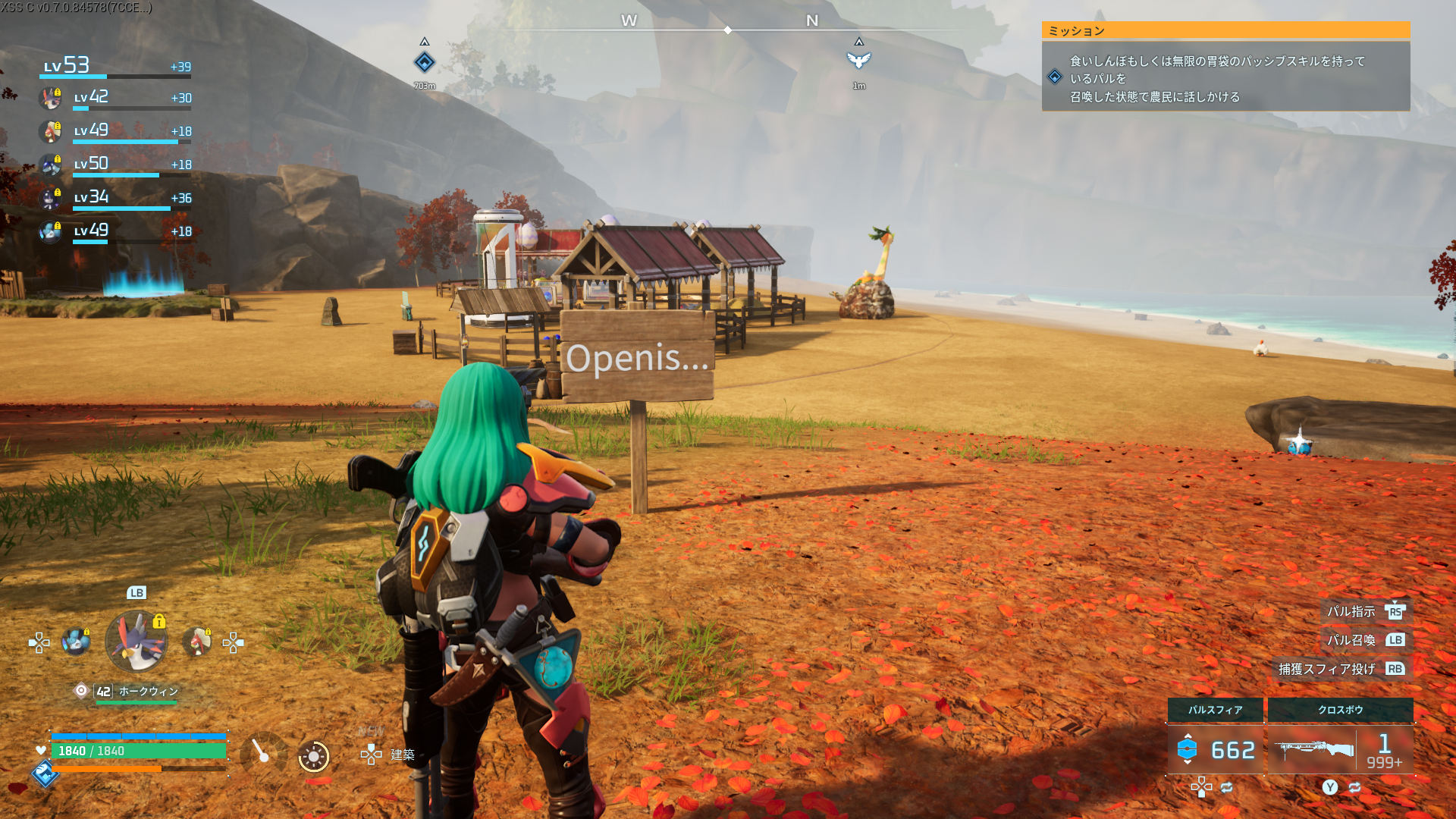Open the 建築 build menu icon
Screen dimensions: 1456x819
pyautogui.click(x=372, y=754)
